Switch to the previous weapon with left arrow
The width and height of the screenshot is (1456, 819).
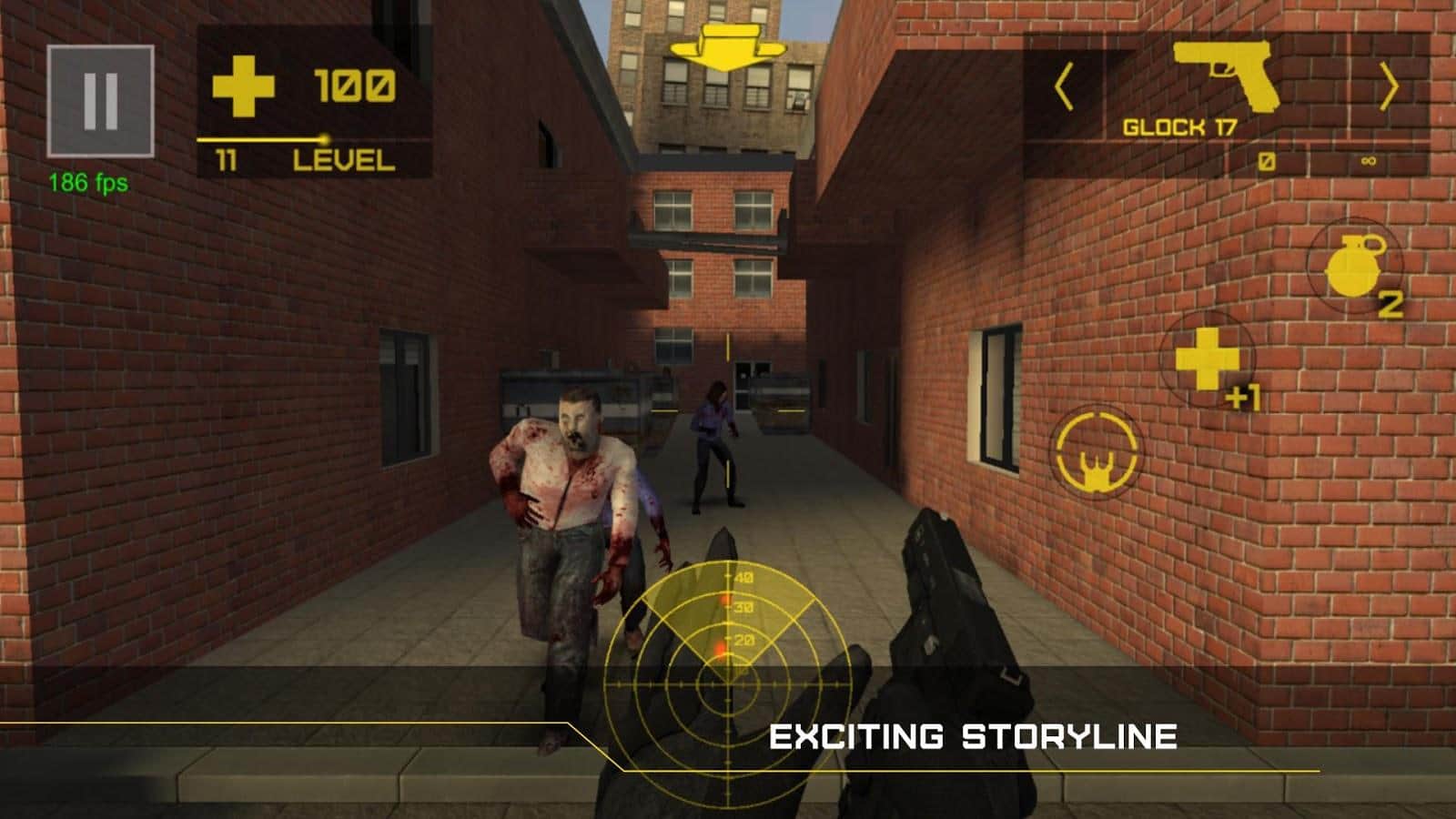[x=1063, y=89]
